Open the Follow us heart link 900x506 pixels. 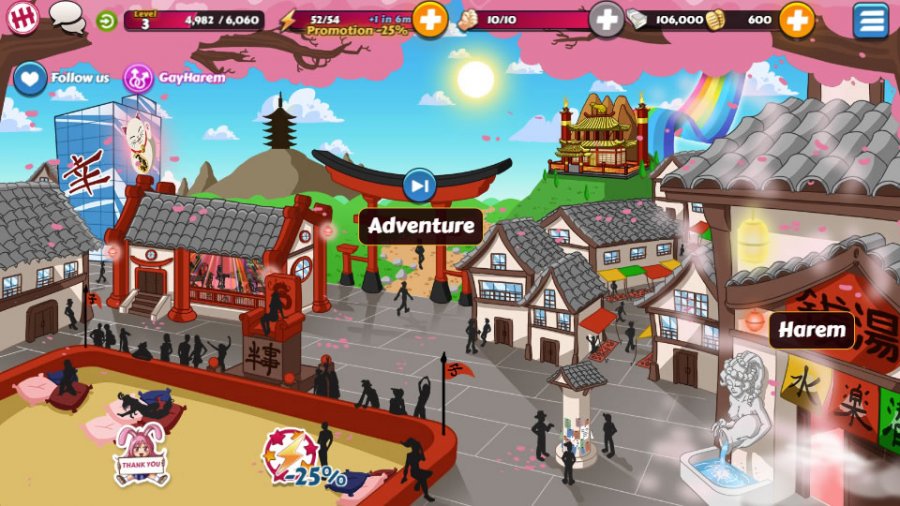click(30, 78)
